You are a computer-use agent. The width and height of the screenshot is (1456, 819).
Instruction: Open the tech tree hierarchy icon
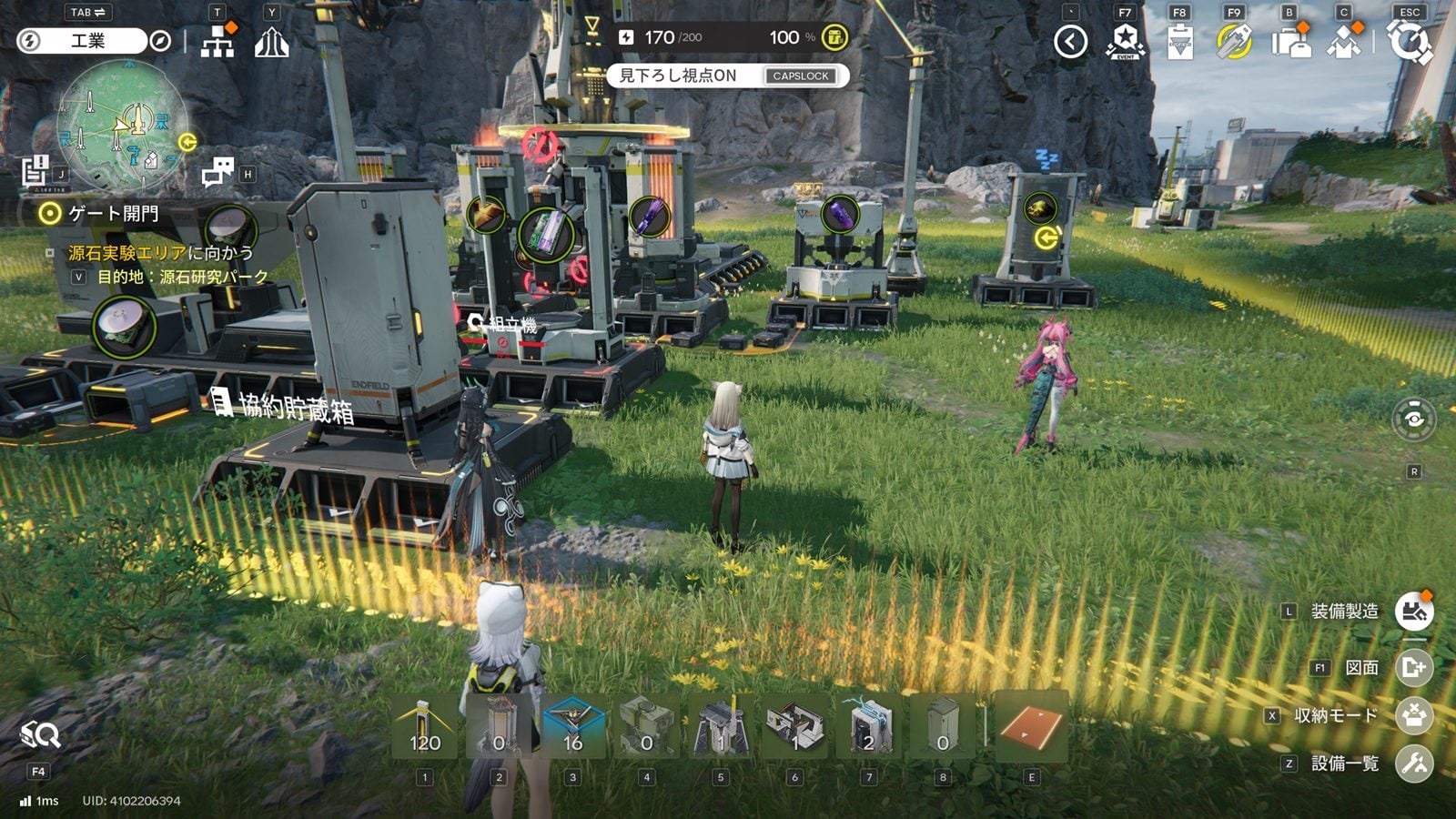click(217, 42)
